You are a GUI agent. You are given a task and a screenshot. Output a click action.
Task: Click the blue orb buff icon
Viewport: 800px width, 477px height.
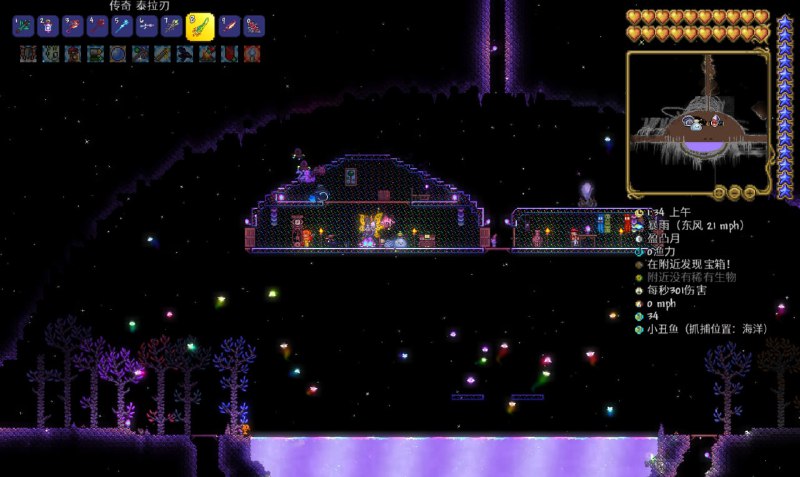(118, 53)
